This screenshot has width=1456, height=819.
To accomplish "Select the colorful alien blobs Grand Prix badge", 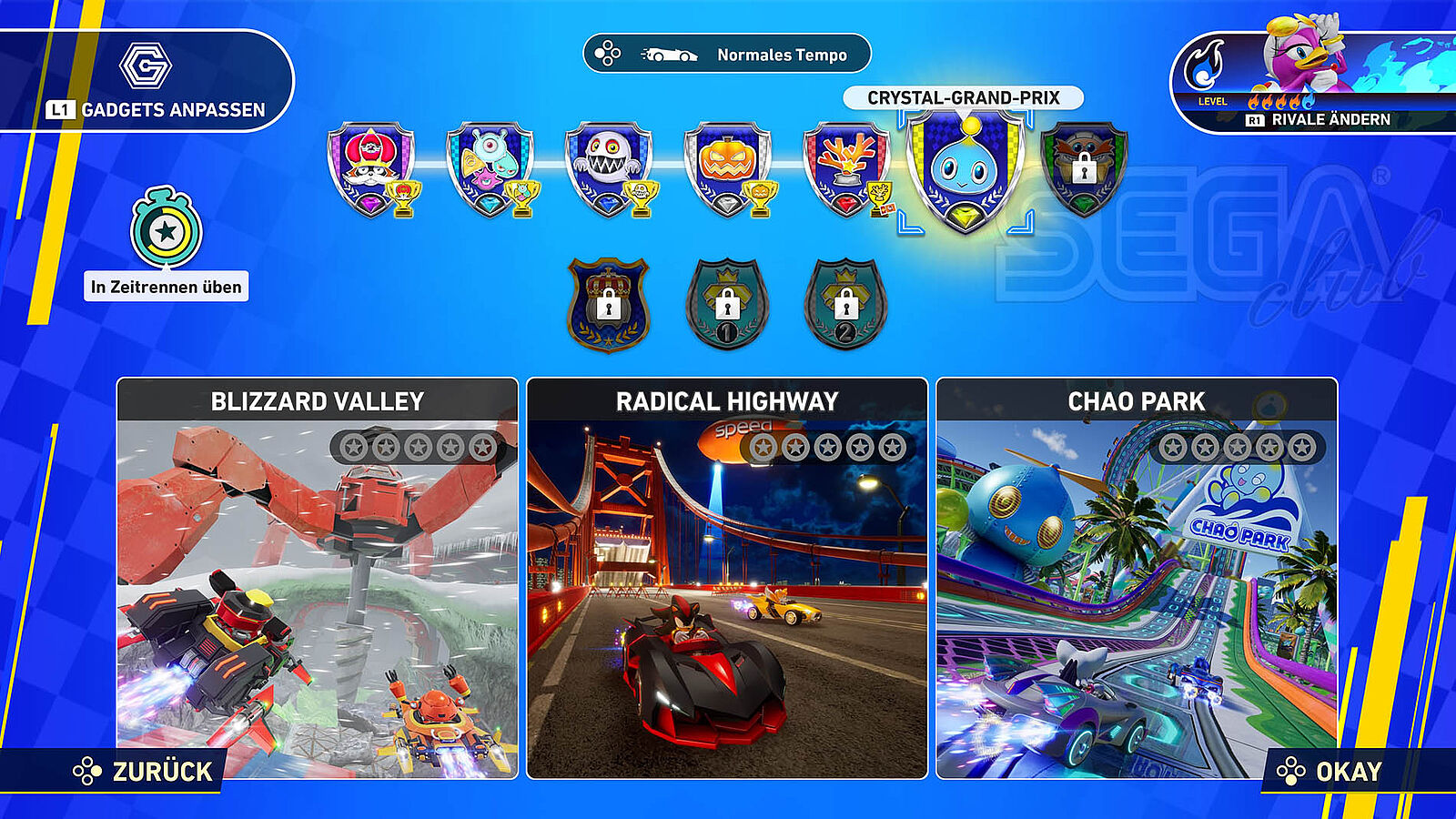I will [490, 168].
